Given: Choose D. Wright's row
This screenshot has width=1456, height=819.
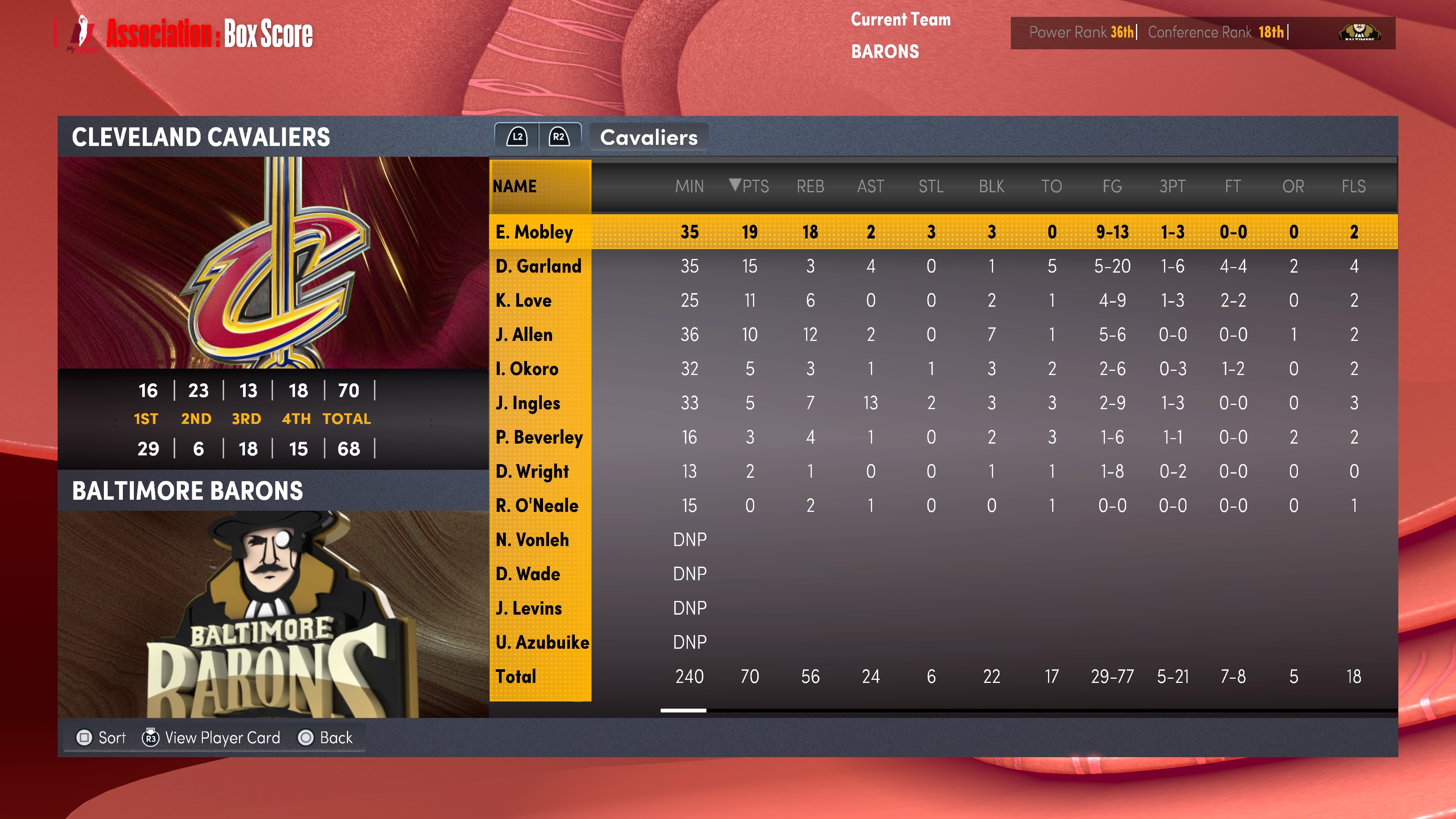Looking at the screenshot, I should [532, 471].
